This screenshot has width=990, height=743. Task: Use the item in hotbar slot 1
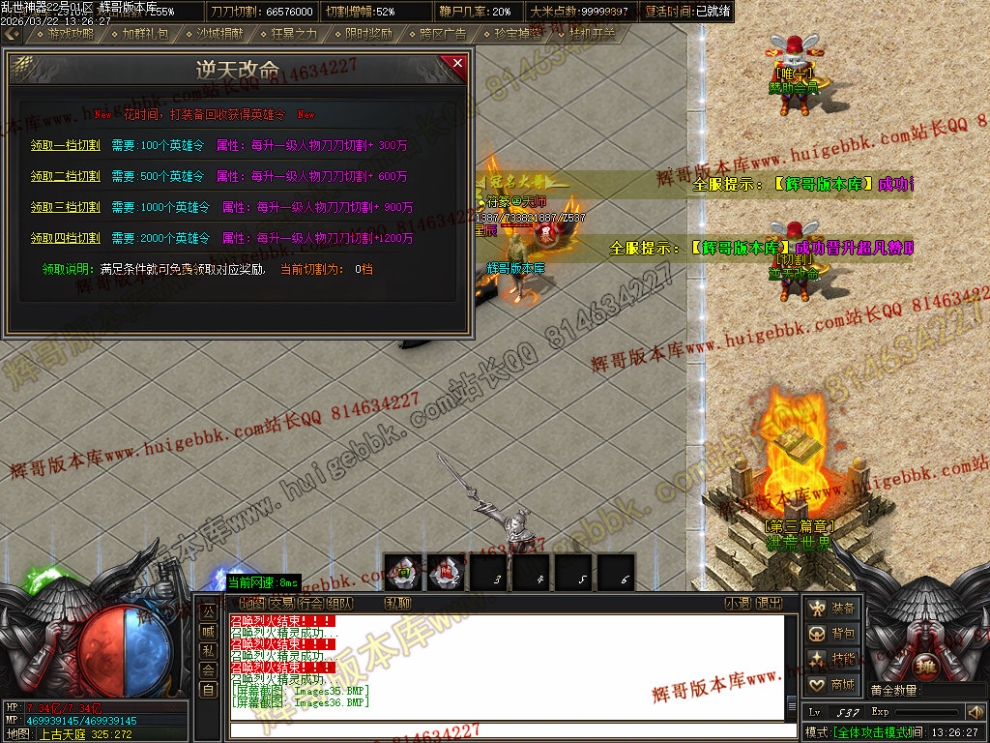403,573
